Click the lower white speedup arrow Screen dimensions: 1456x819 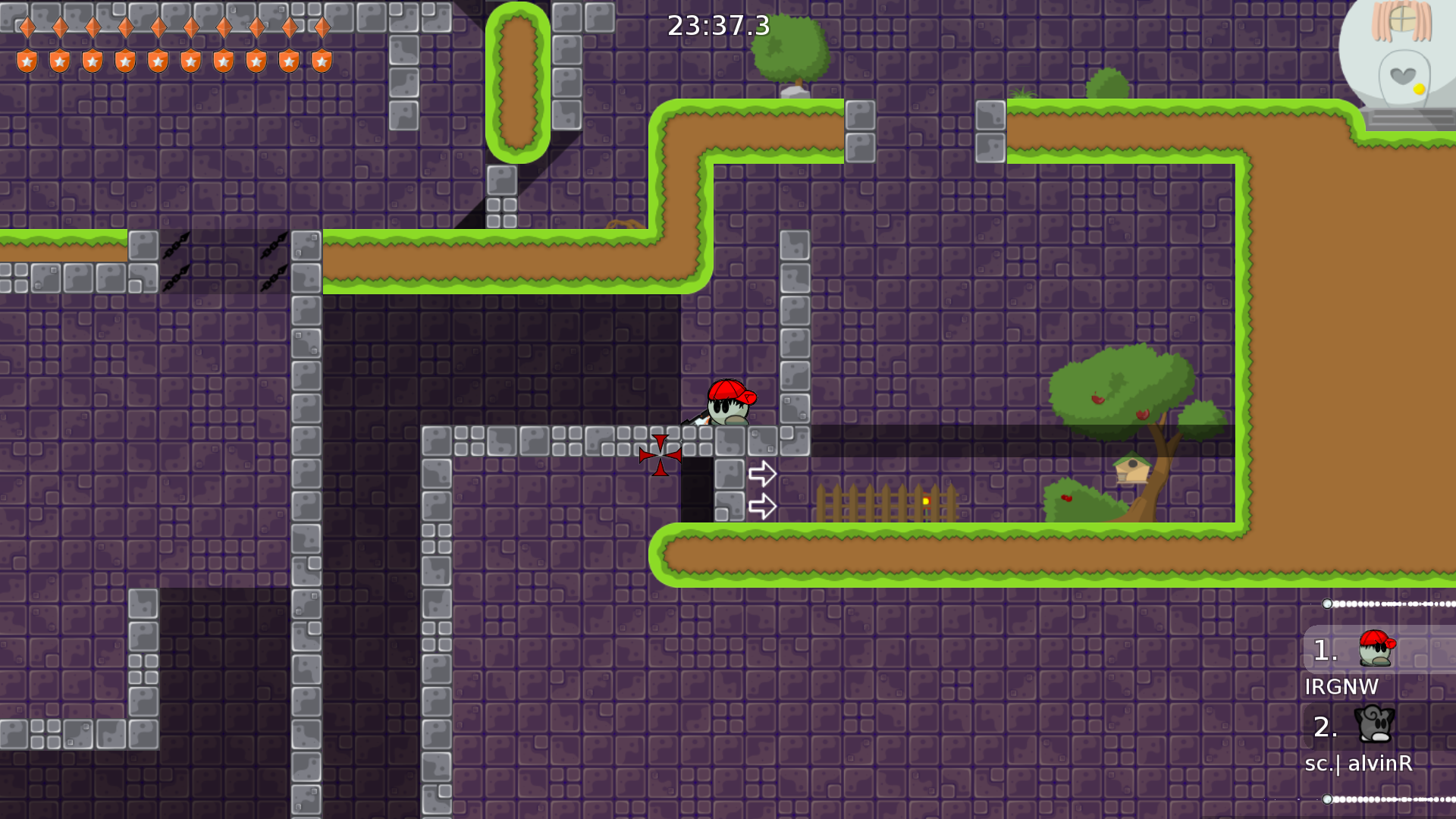762,505
